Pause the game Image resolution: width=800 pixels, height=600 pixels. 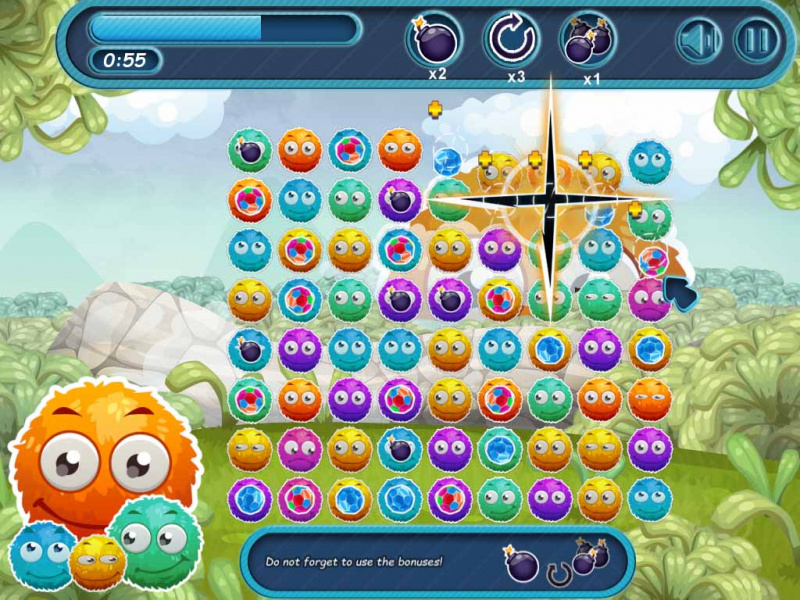pos(756,41)
